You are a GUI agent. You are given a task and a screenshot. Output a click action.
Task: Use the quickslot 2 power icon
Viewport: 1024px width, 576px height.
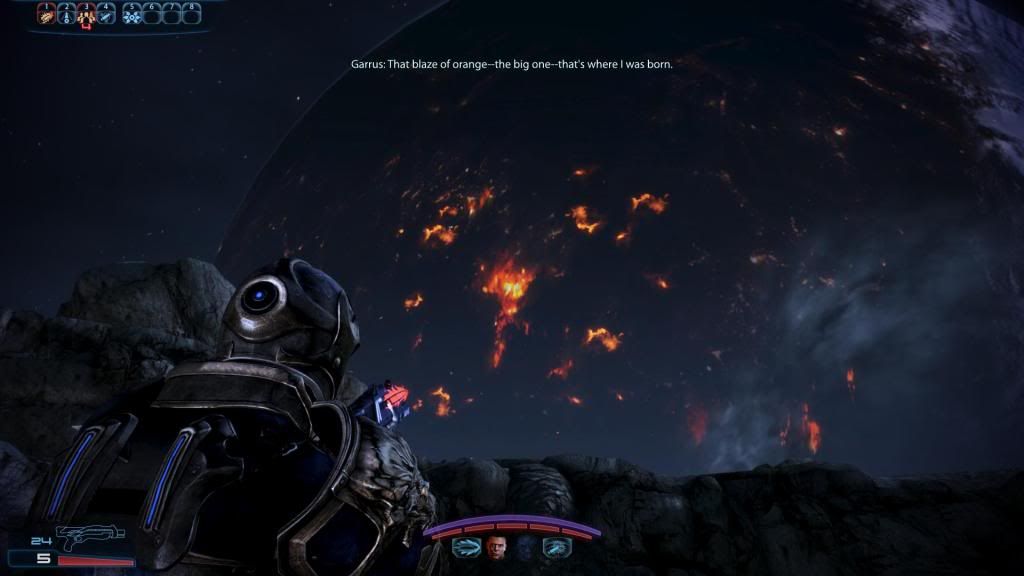(x=66, y=14)
